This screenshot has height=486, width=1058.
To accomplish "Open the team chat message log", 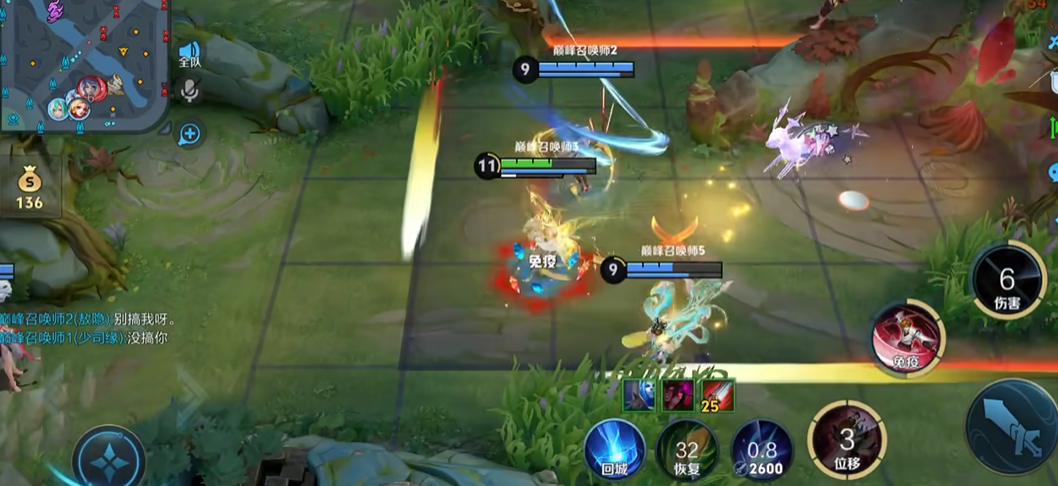I will pos(90,329).
